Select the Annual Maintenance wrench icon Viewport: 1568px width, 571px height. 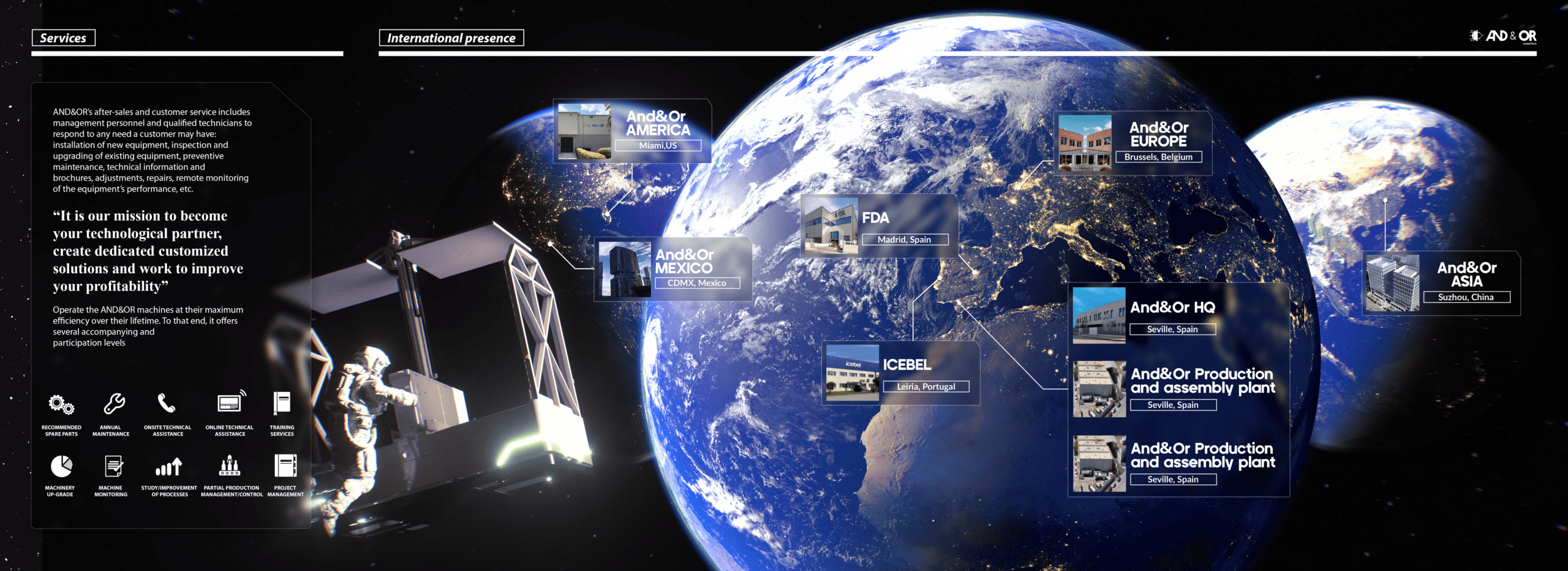(114, 404)
